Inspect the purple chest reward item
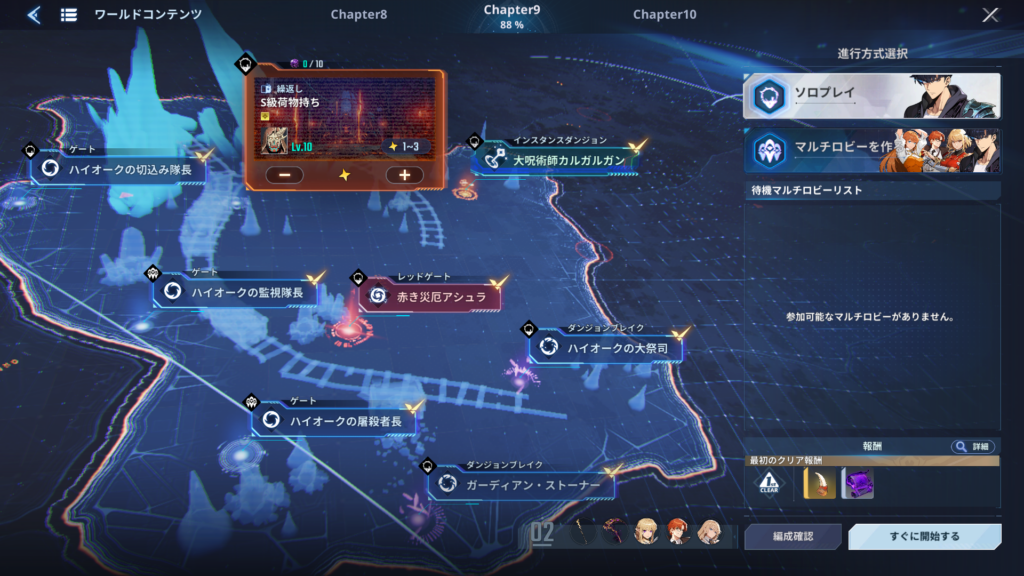 (x=858, y=484)
